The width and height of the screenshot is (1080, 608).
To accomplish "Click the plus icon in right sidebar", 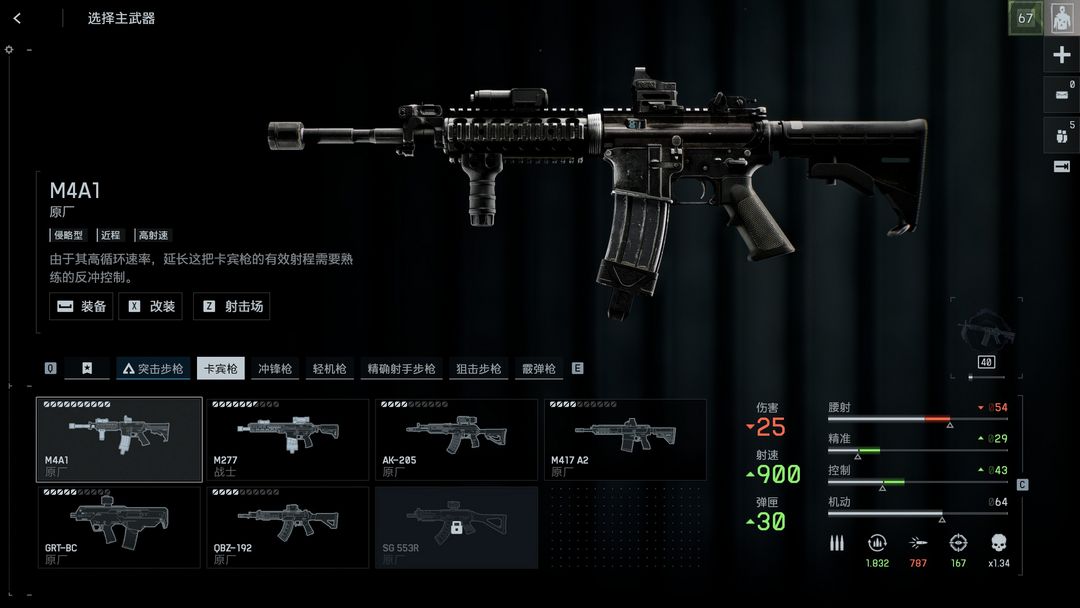I will click(x=1062, y=56).
